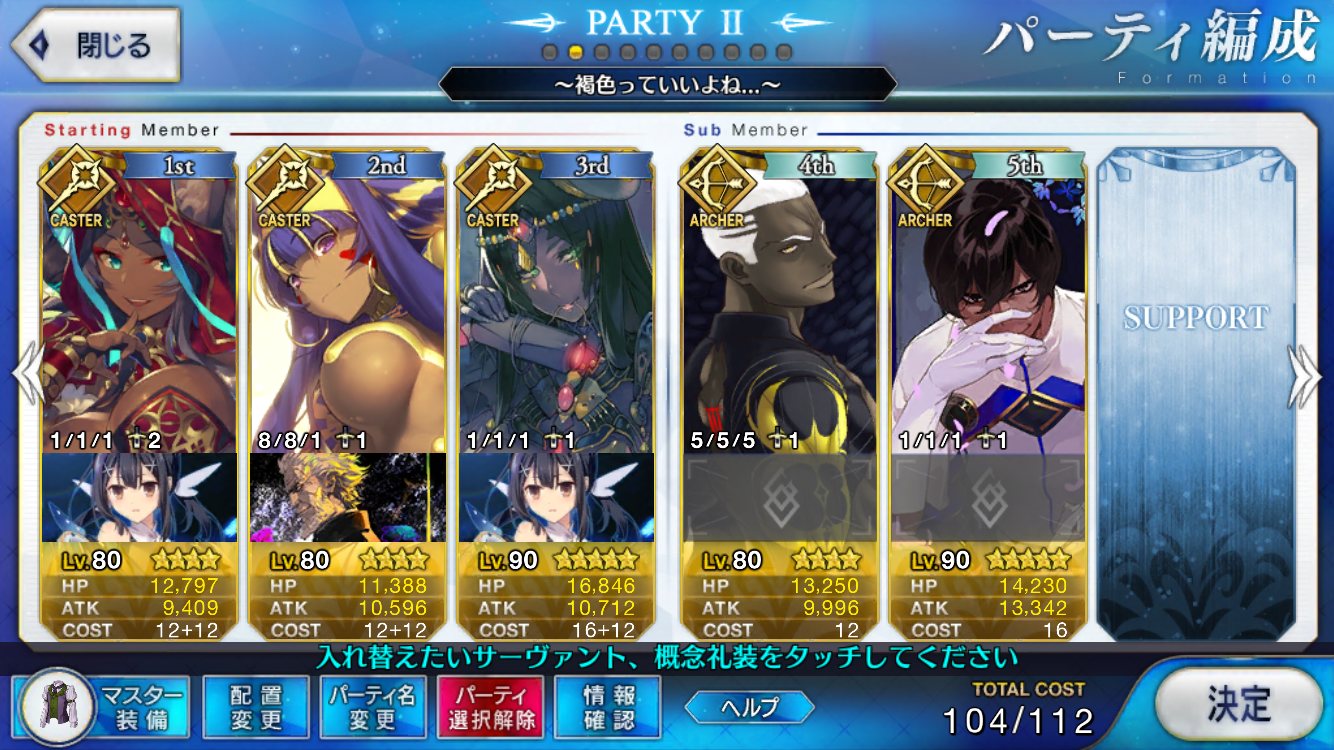
Task: Jump to the first party dot indicator
Action: pos(549,52)
